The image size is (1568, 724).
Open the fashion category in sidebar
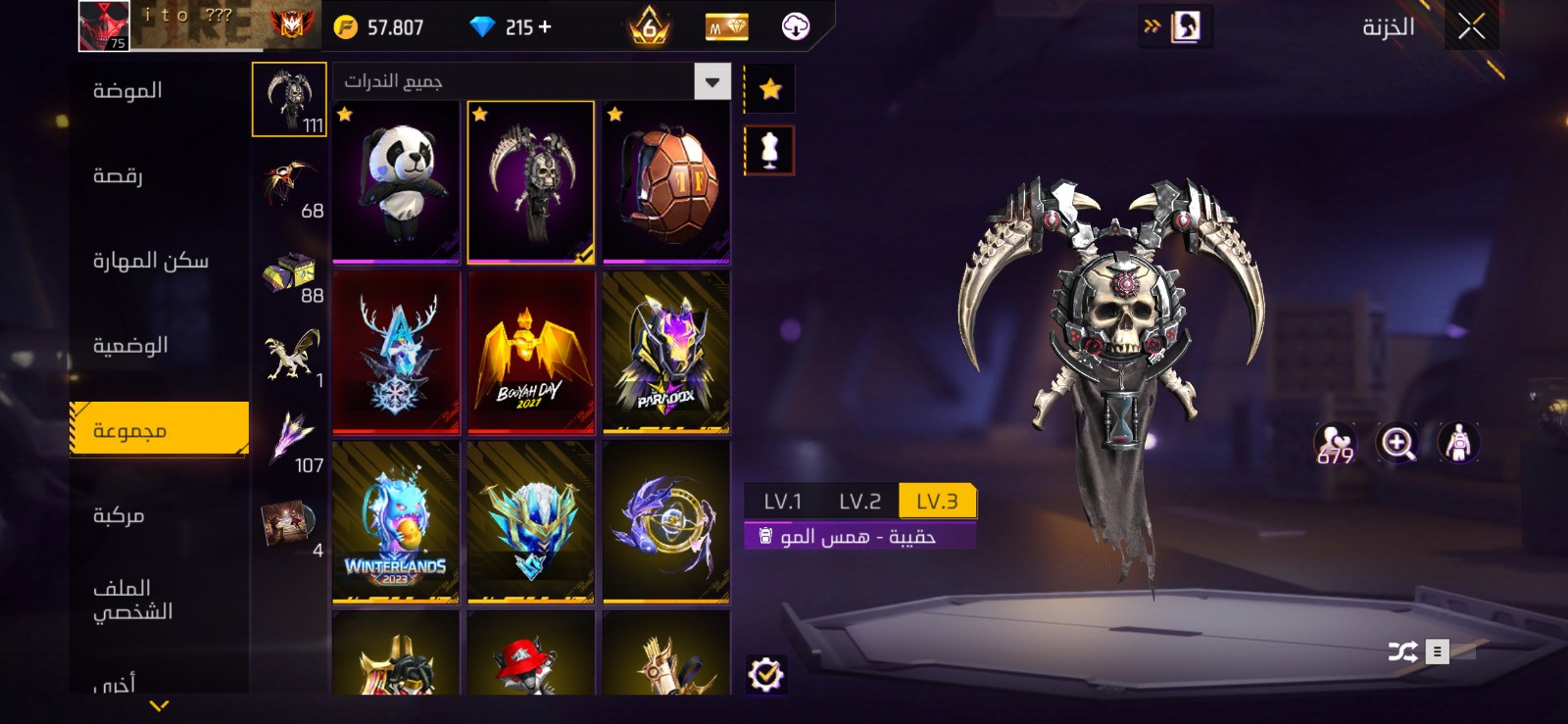(x=127, y=91)
